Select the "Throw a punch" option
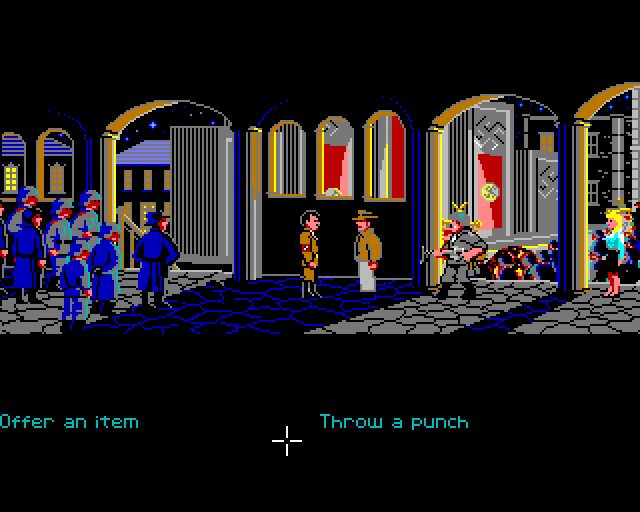Viewport: 640px width, 512px height. pyautogui.click(x=393, y=421)
